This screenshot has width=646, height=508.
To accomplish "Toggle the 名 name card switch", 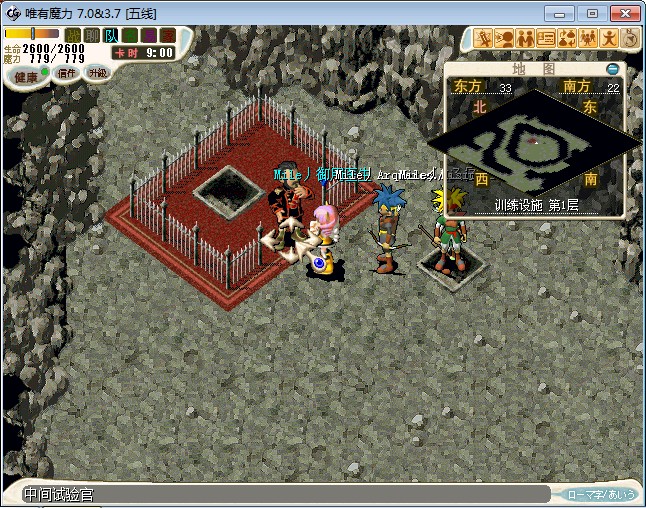I will click(129, 36).
